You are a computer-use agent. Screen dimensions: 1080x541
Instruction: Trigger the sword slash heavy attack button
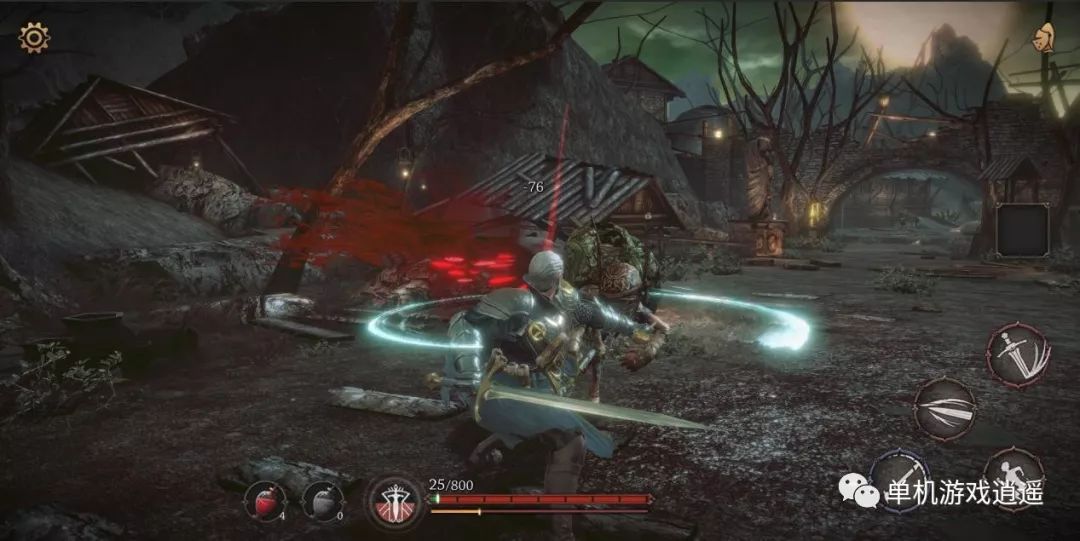coord(1018,353)
